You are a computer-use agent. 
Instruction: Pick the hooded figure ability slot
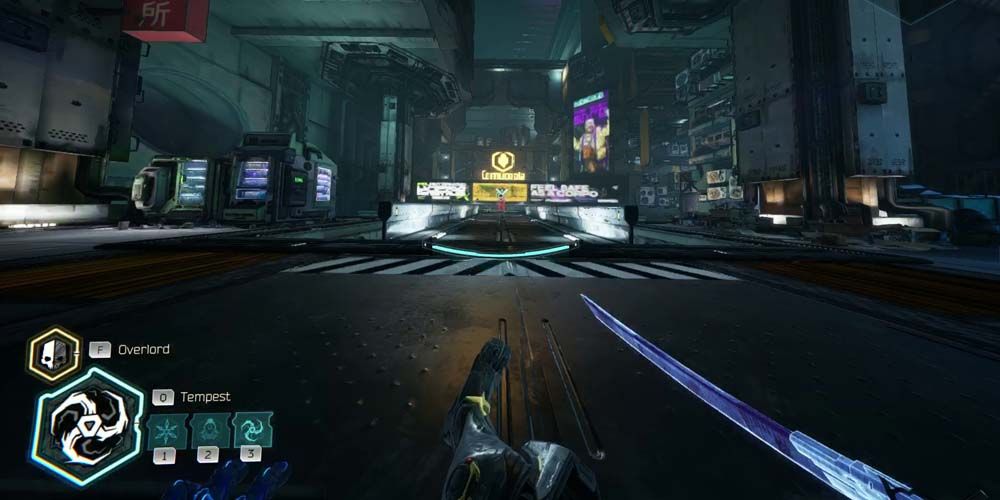coord(207,431)
